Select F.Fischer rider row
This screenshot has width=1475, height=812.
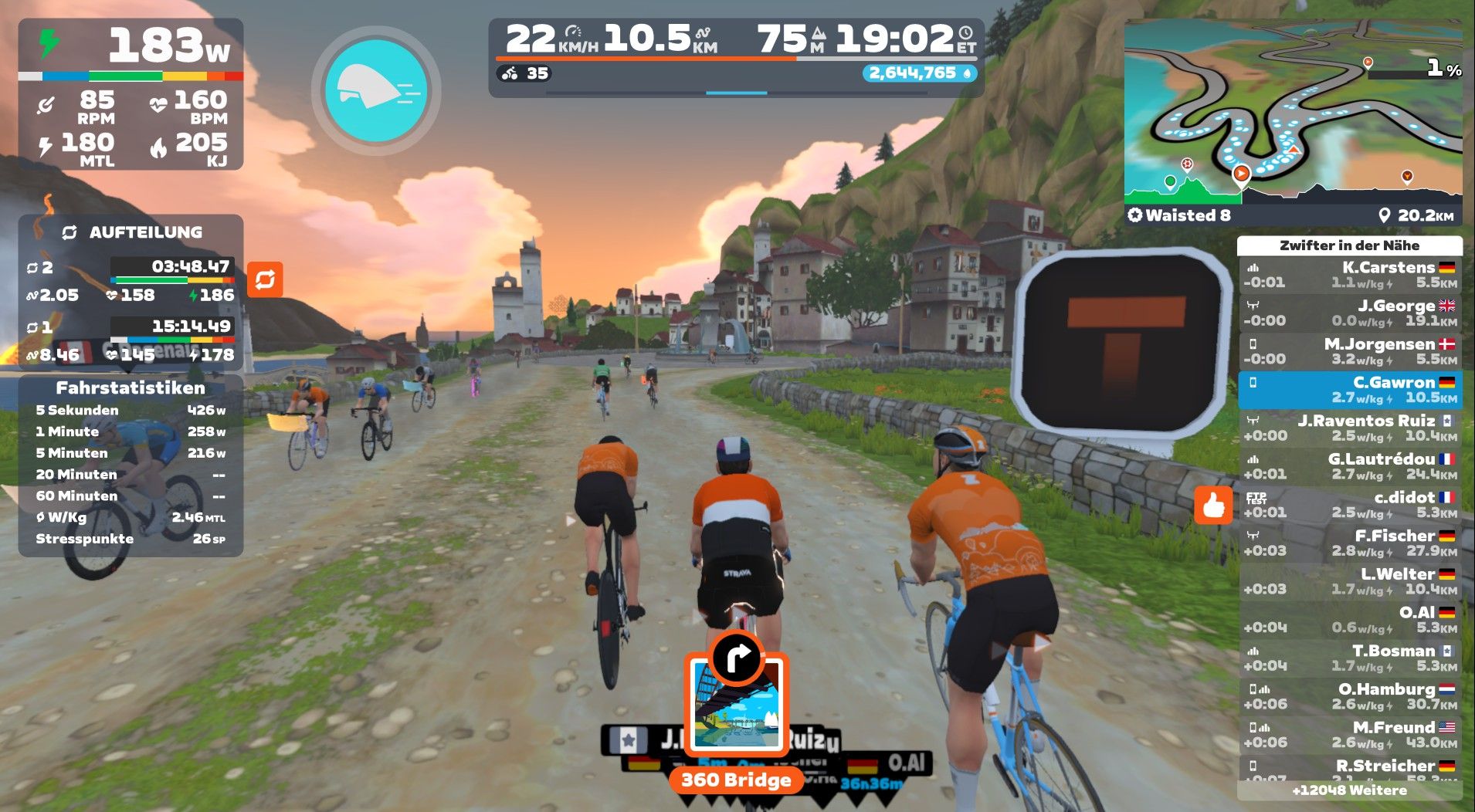click(1349, 543)
